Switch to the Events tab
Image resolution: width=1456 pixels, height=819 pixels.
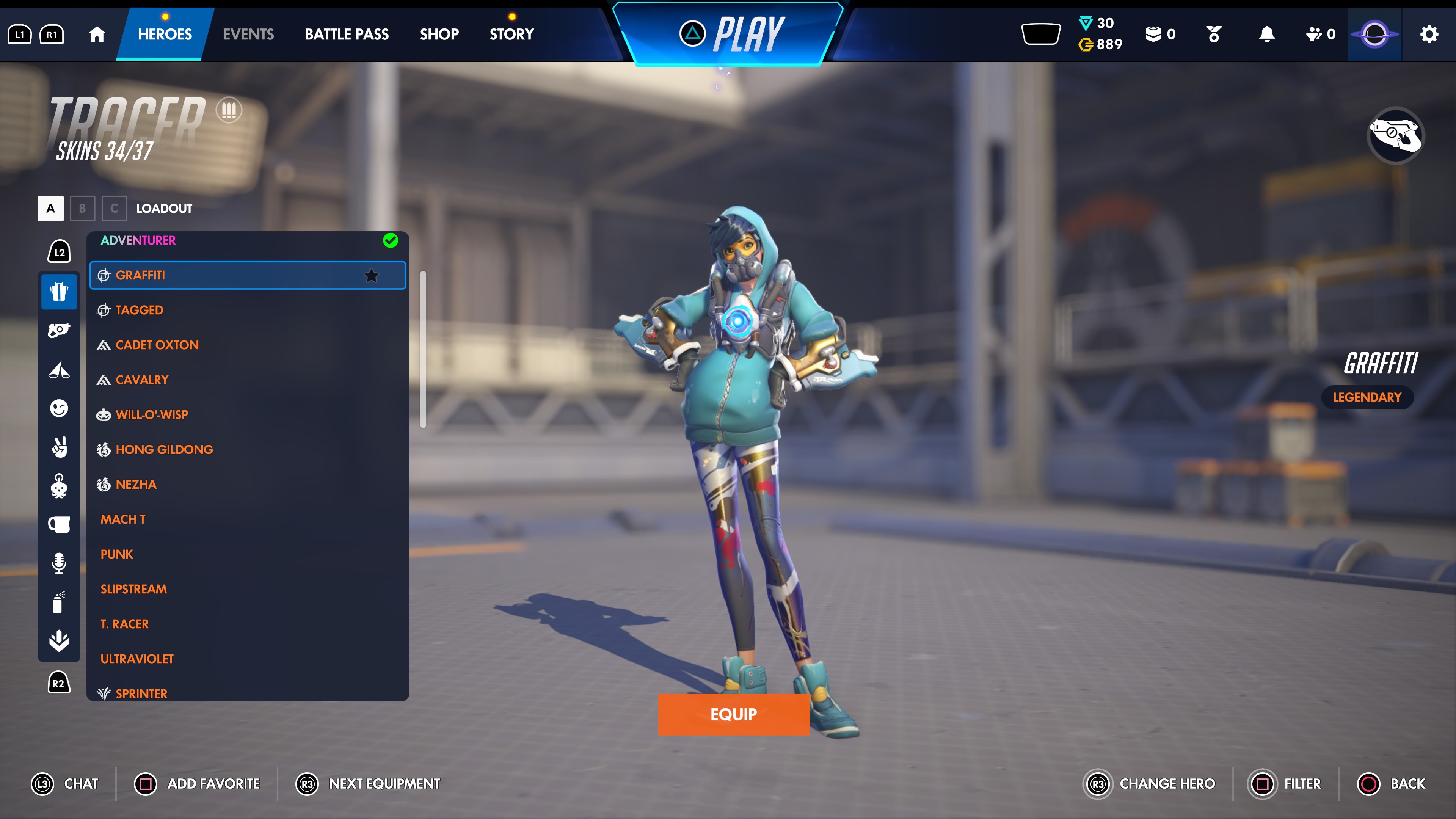[x=248, y=34]
